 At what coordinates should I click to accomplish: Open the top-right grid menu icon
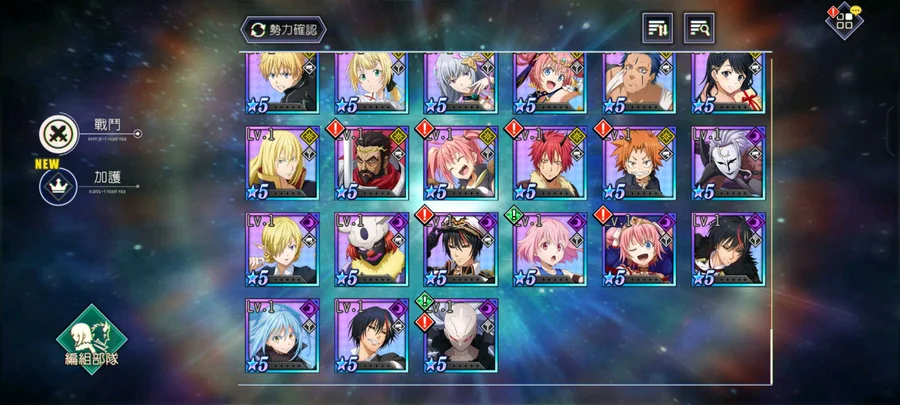tap(844, 20)
